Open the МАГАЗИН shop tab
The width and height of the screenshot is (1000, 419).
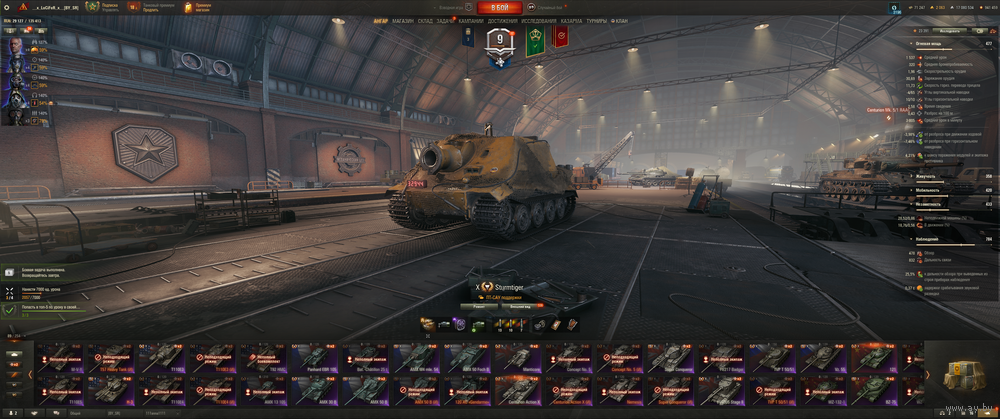tap(403, 20)
